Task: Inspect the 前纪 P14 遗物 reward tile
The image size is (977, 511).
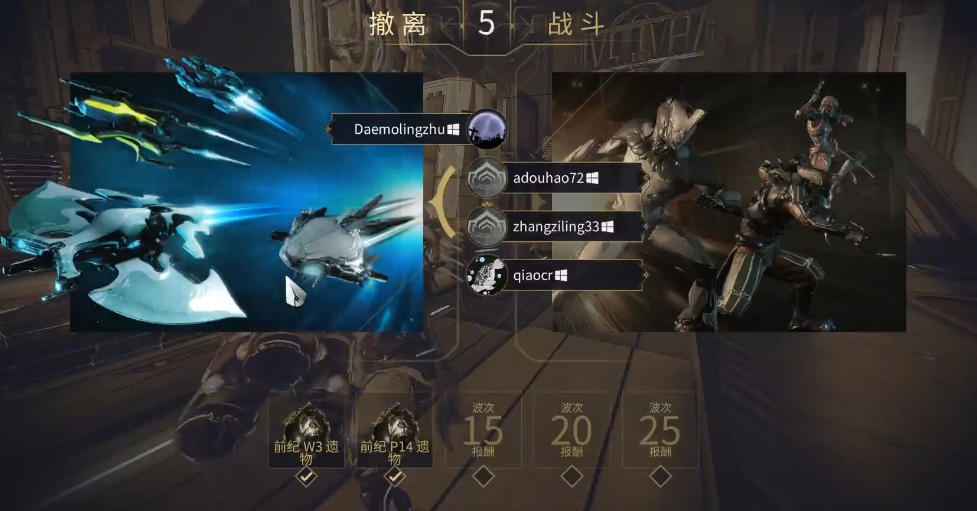Action: [395, 432]
